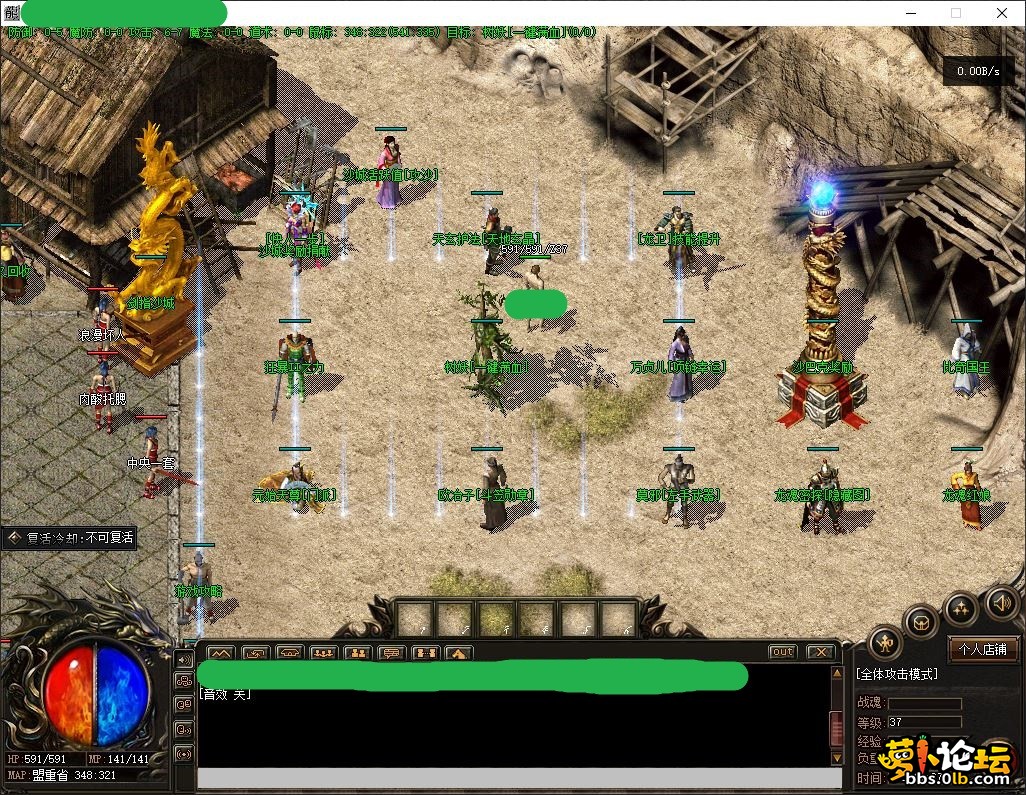Close the game with the X chat-bar button

point(820,652)
